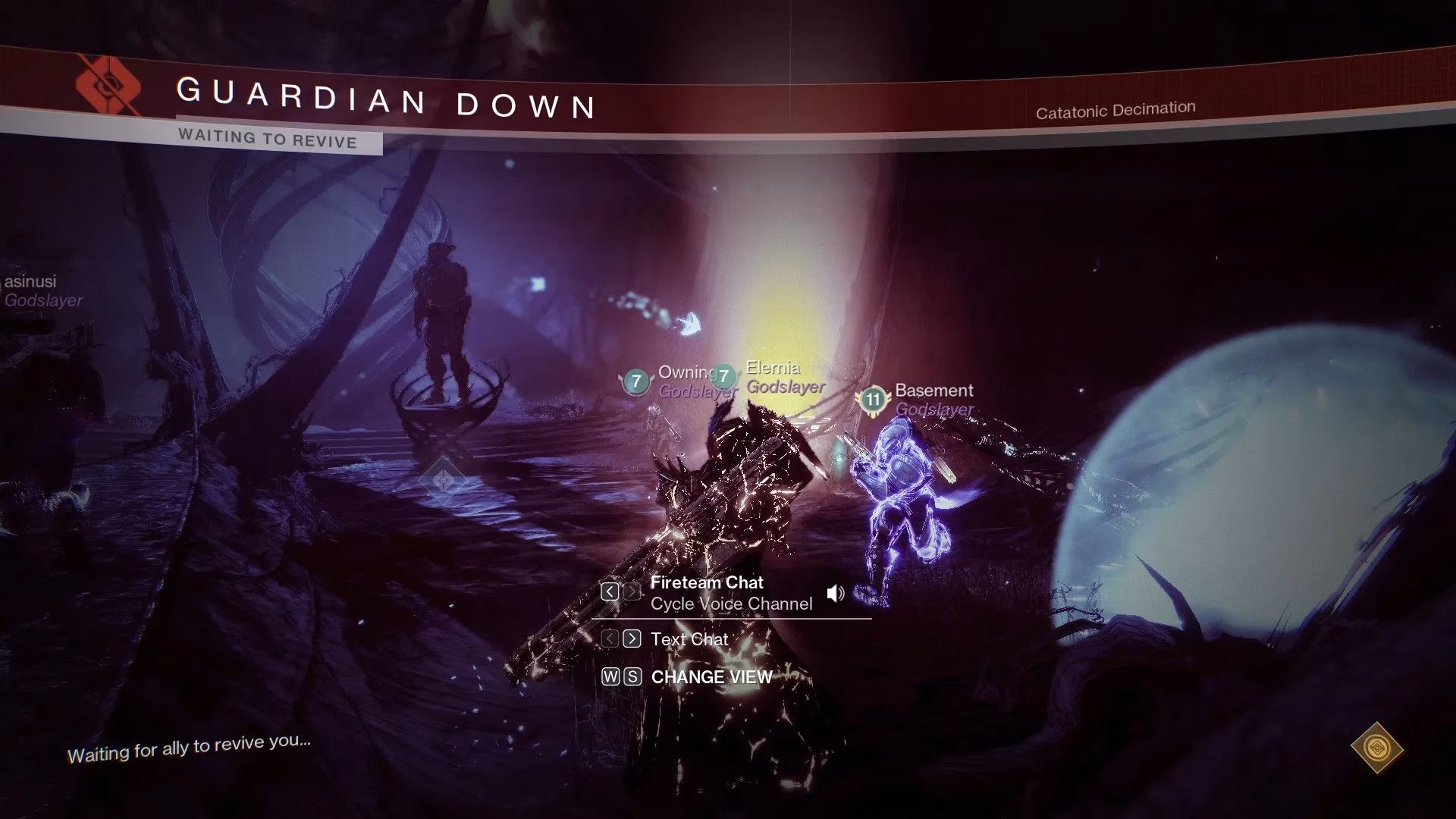Click right arrow to cycle voice channel
This screenshot has width=1456, height=819.
[631, 591]
